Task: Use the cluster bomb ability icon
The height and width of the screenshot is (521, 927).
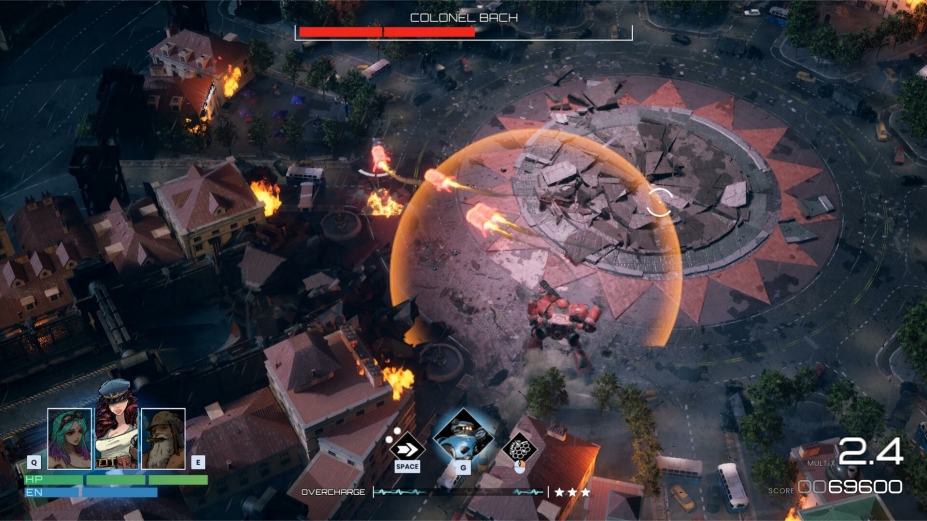Action: coord(519,446)
